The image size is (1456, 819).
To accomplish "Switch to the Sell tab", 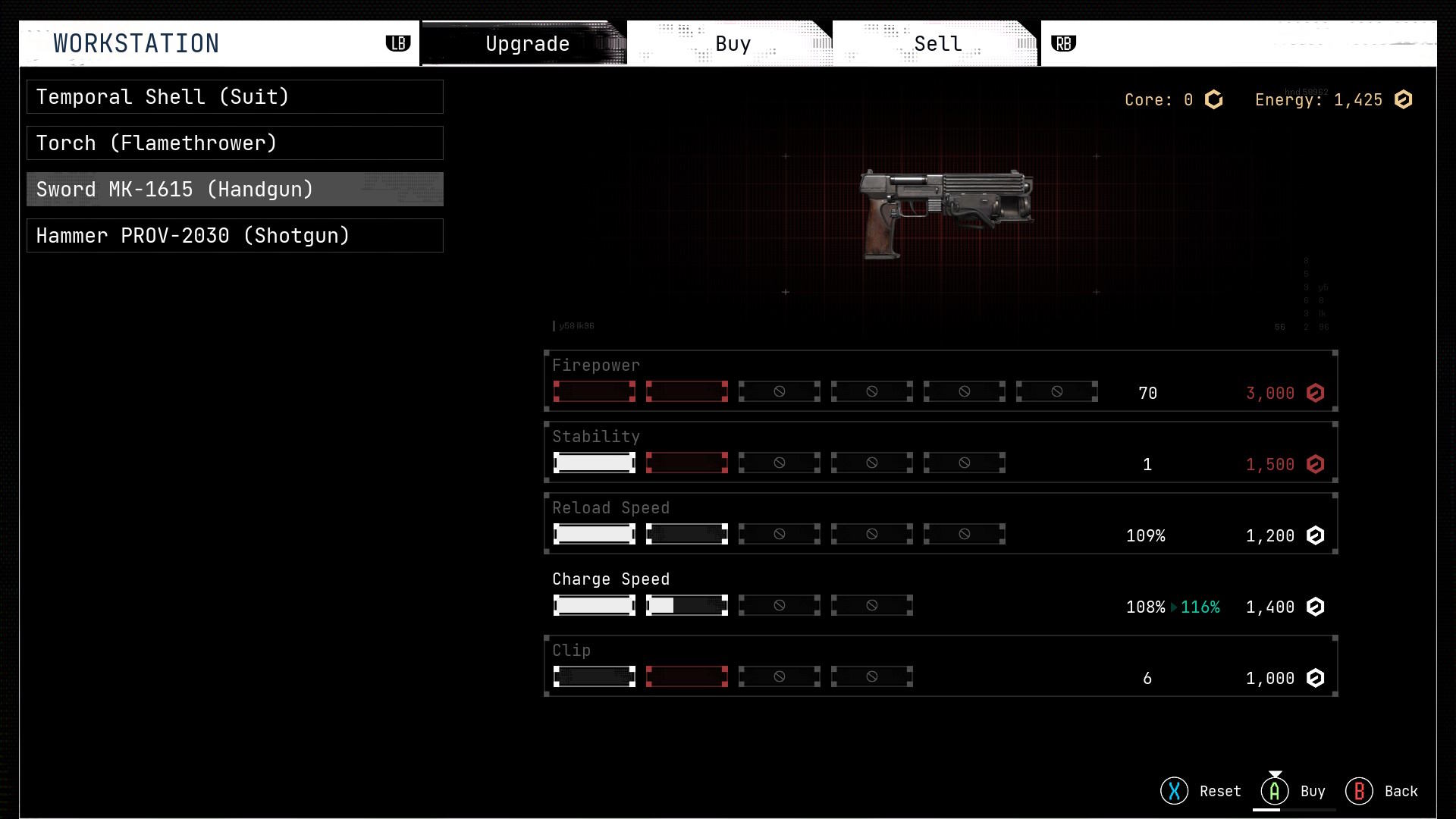I will (x=937, y=44).
